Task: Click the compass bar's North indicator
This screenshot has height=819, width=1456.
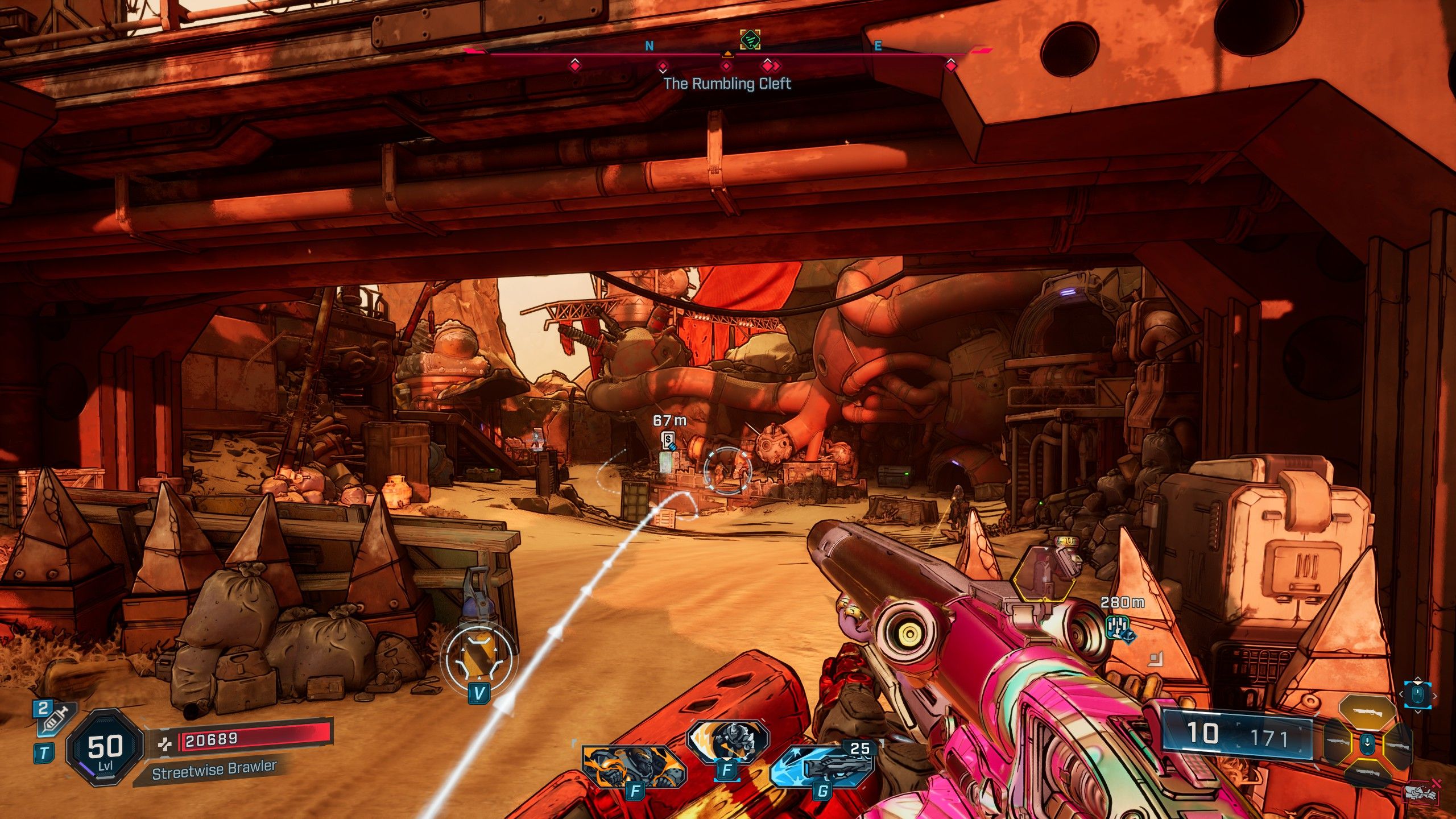Action: coord(650,46)
